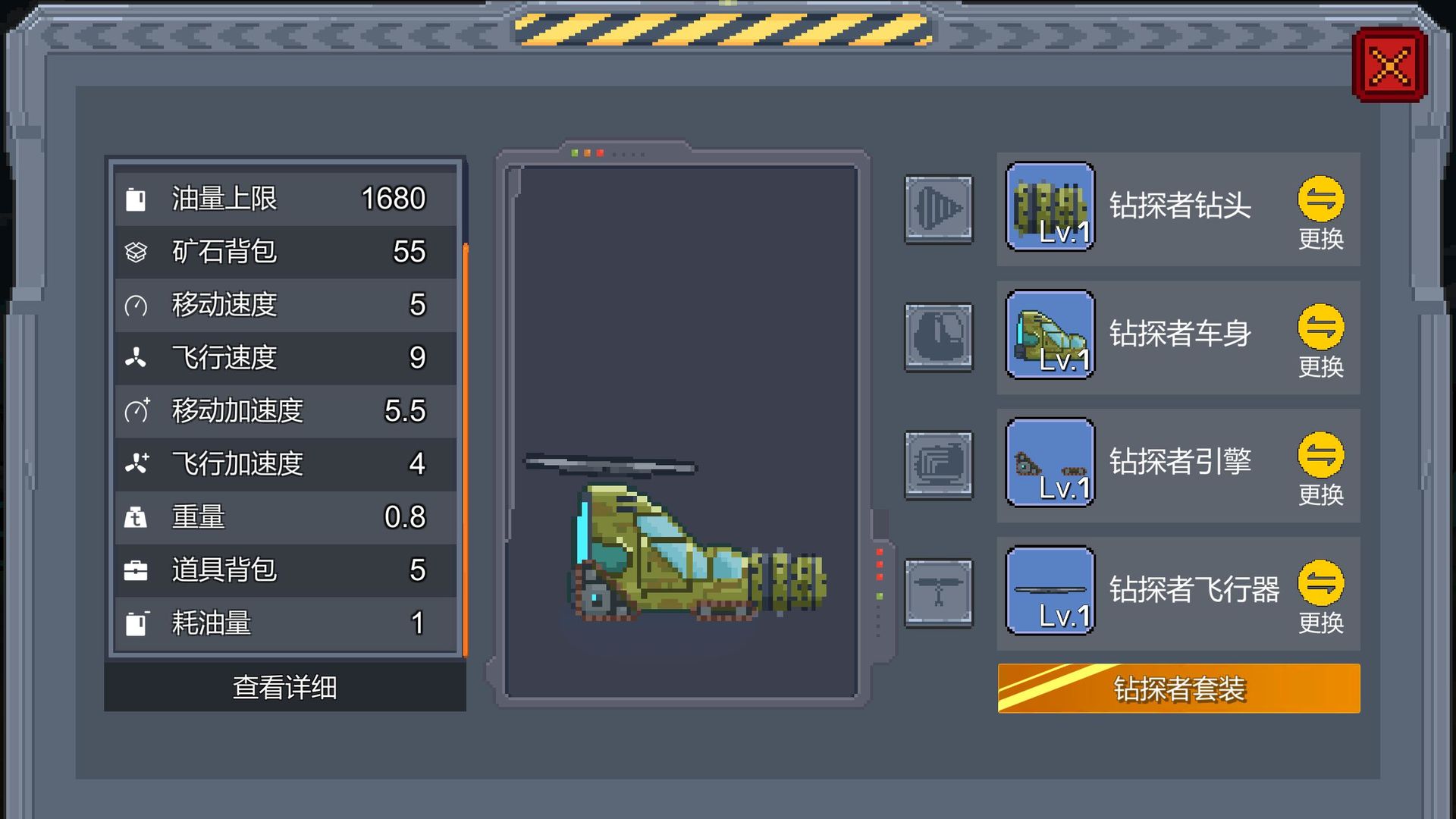Click the weight scale icon beside 重量
This screenshot has width=1456, height=819.
(136, 517)
